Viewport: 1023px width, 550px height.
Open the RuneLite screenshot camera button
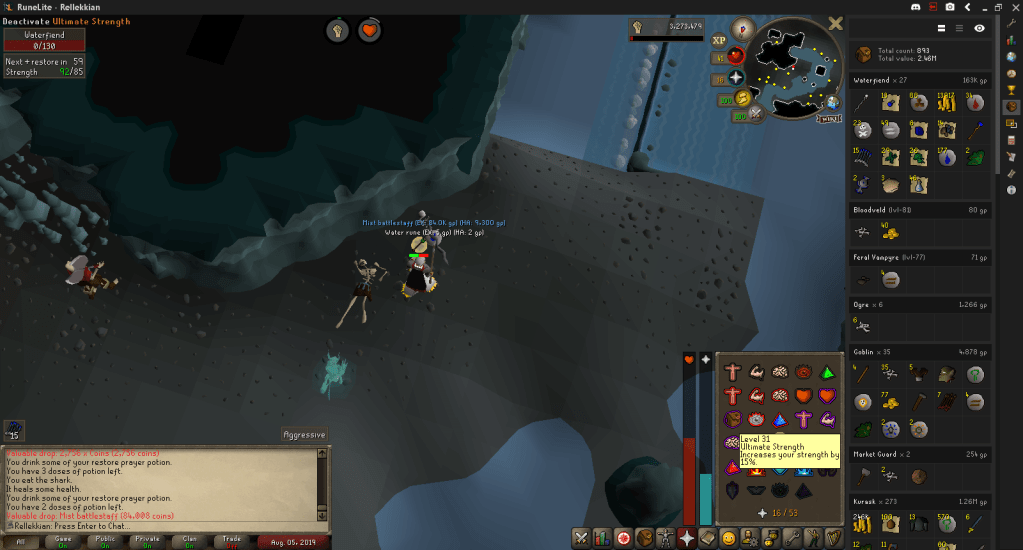(x=949, y=6)
